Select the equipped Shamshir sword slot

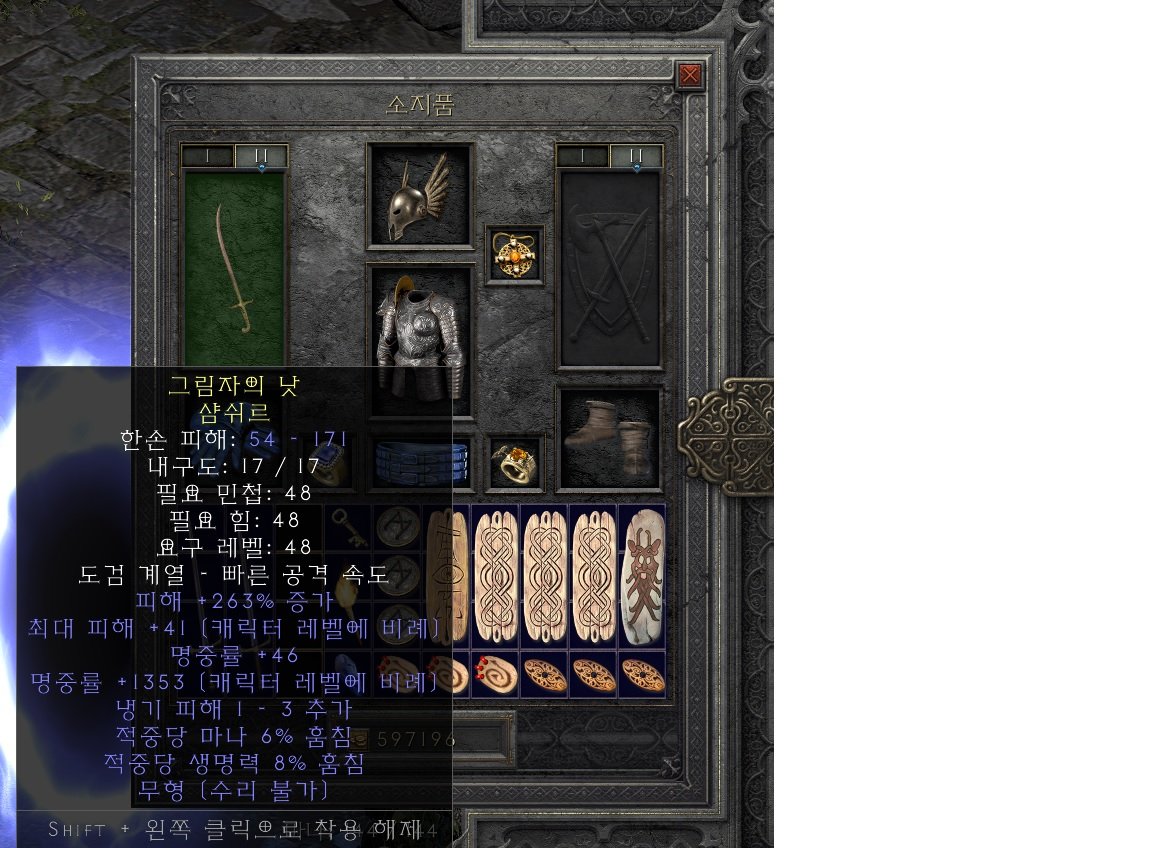[x=235, y=267]
